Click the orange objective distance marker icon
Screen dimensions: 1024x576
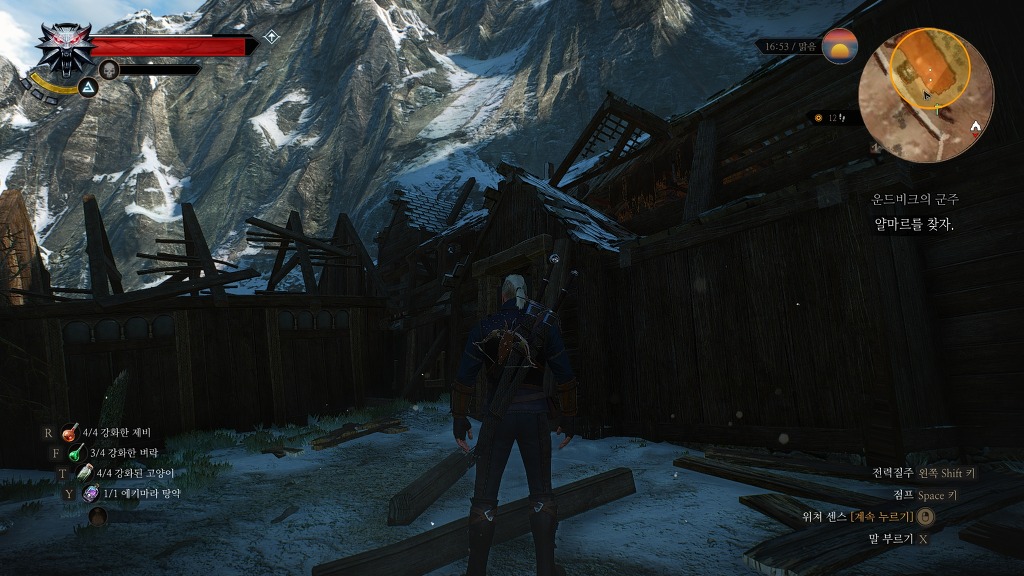coord(818,118)
